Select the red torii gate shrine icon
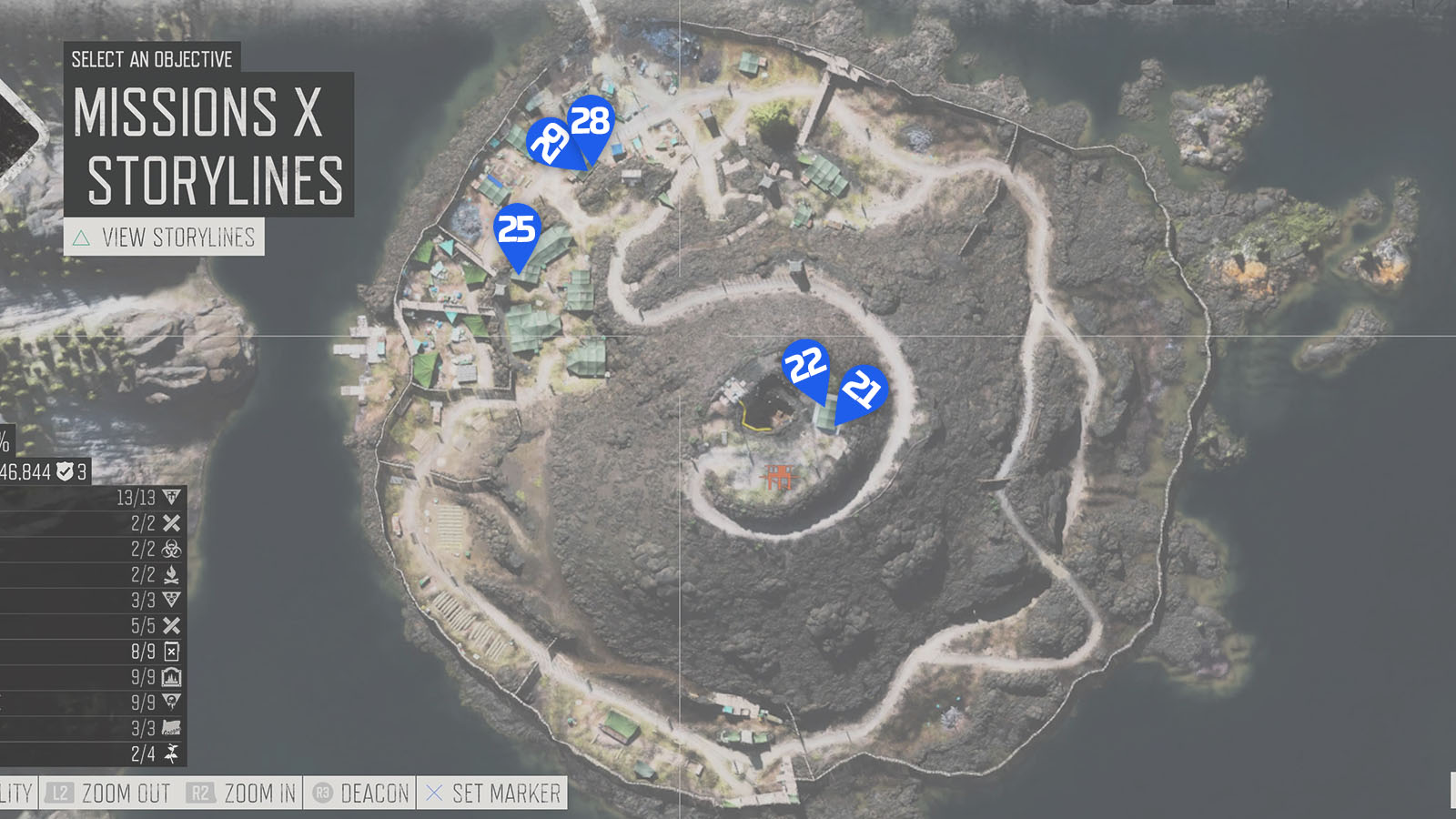Image resolution: width=1456 pixels, height=819 pixels. click(778, 475)
